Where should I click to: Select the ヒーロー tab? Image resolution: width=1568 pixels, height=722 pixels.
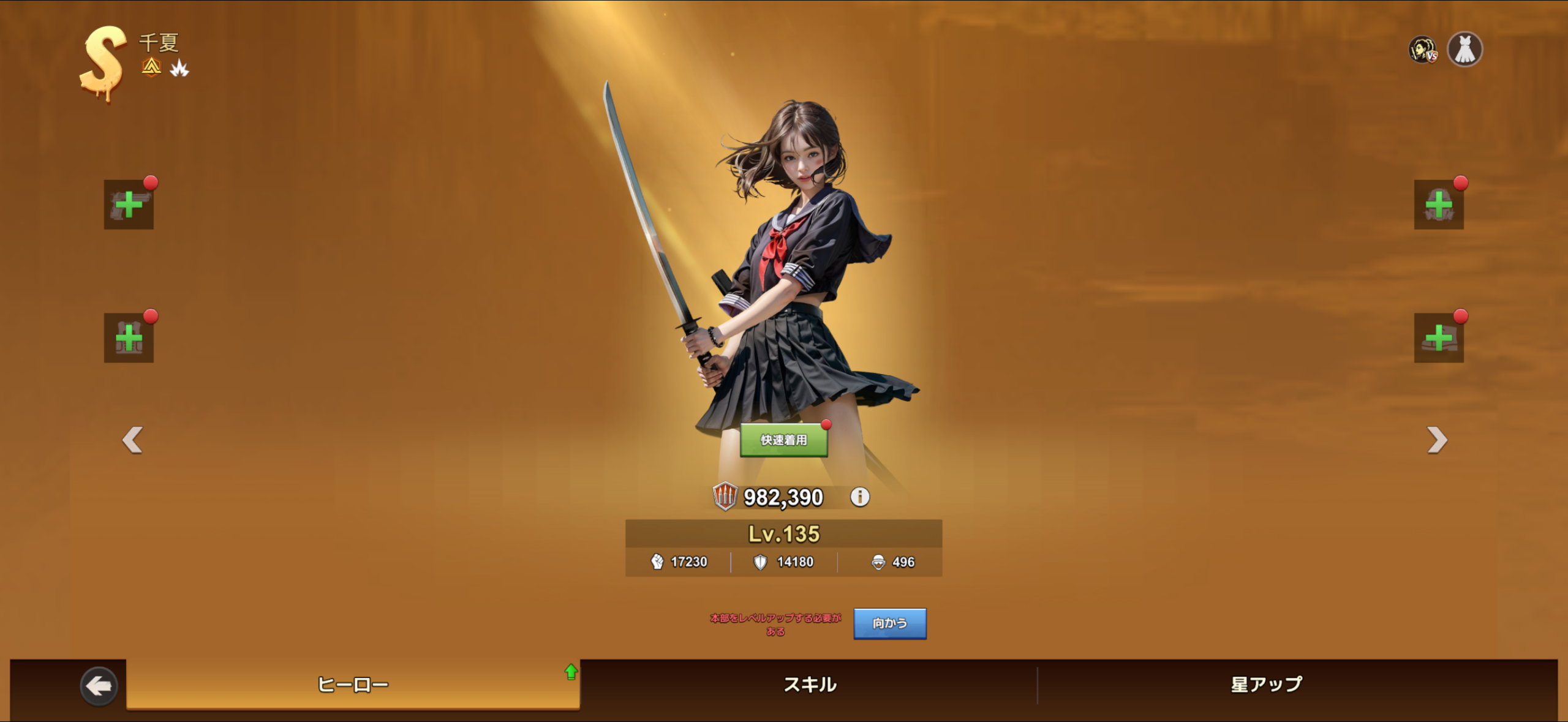[x=353, y=685]
